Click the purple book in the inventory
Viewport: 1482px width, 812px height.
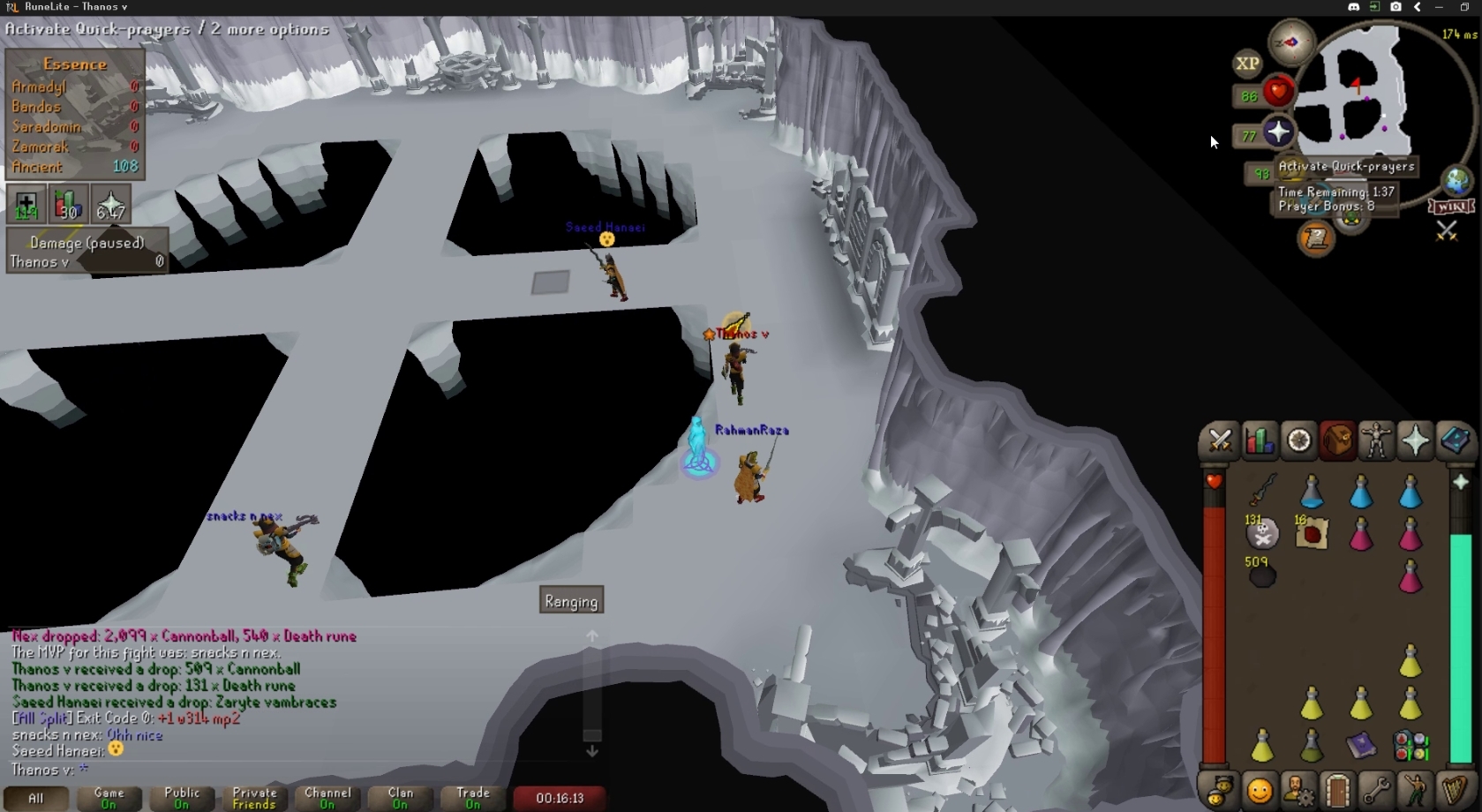[1361, 746]
